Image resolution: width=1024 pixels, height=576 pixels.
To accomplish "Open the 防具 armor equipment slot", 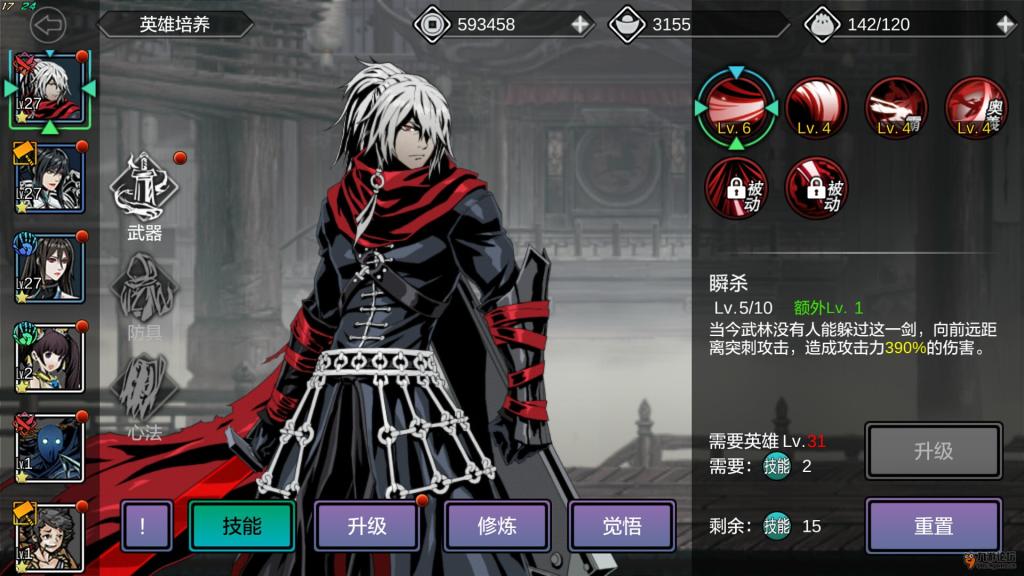I will (145, 292).
